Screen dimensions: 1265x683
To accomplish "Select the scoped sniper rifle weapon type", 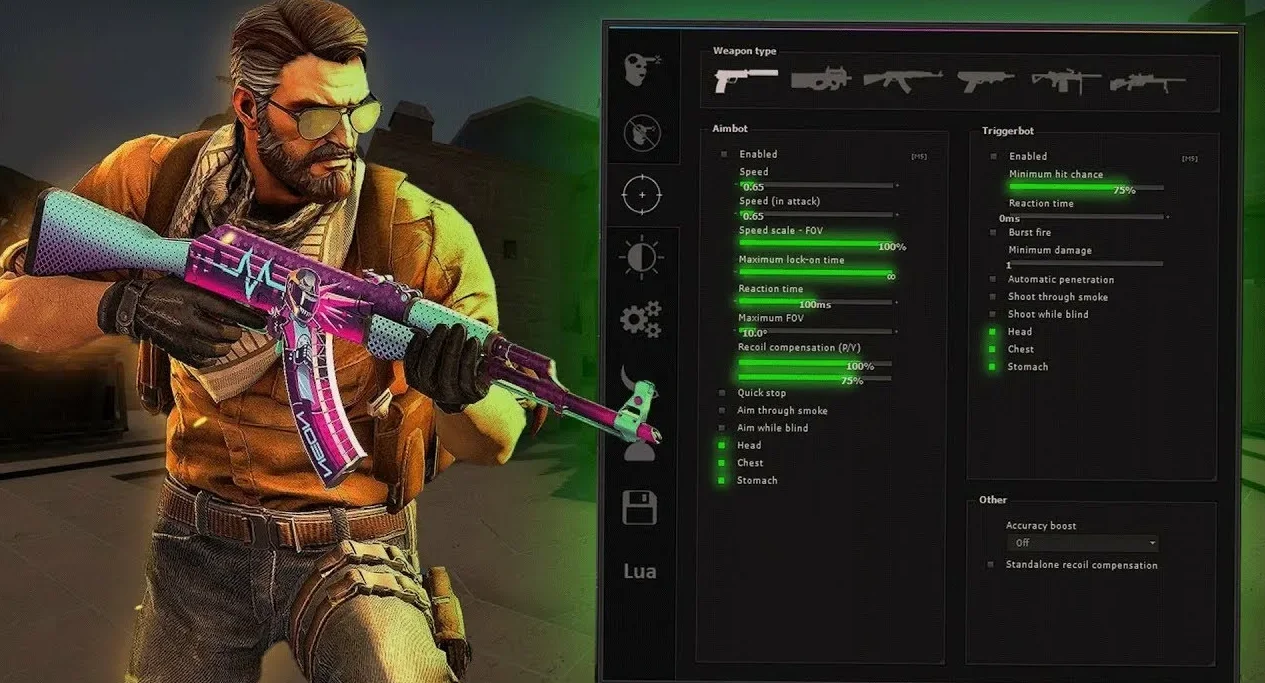I will click(x=1147, y=82).
